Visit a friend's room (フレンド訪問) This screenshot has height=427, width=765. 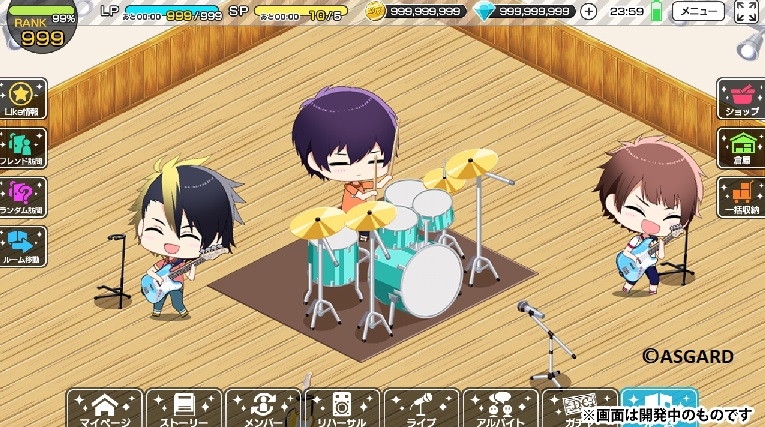22,148
